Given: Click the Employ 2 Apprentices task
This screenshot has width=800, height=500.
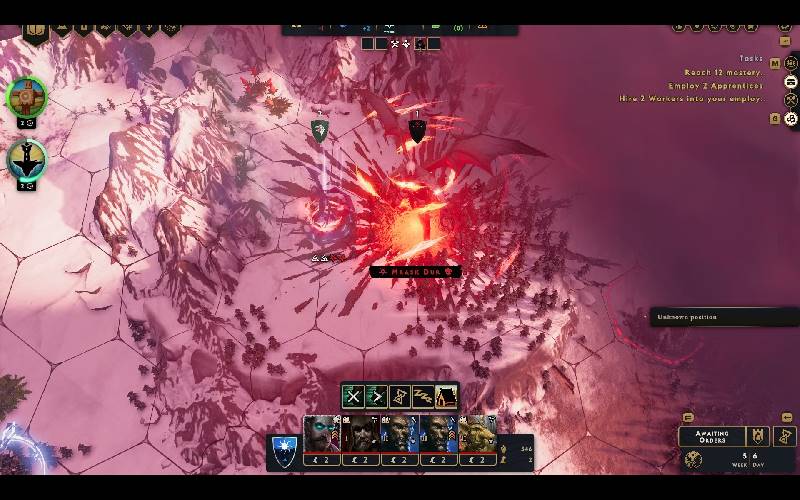Looking at the screenshot, I should 716,86.
